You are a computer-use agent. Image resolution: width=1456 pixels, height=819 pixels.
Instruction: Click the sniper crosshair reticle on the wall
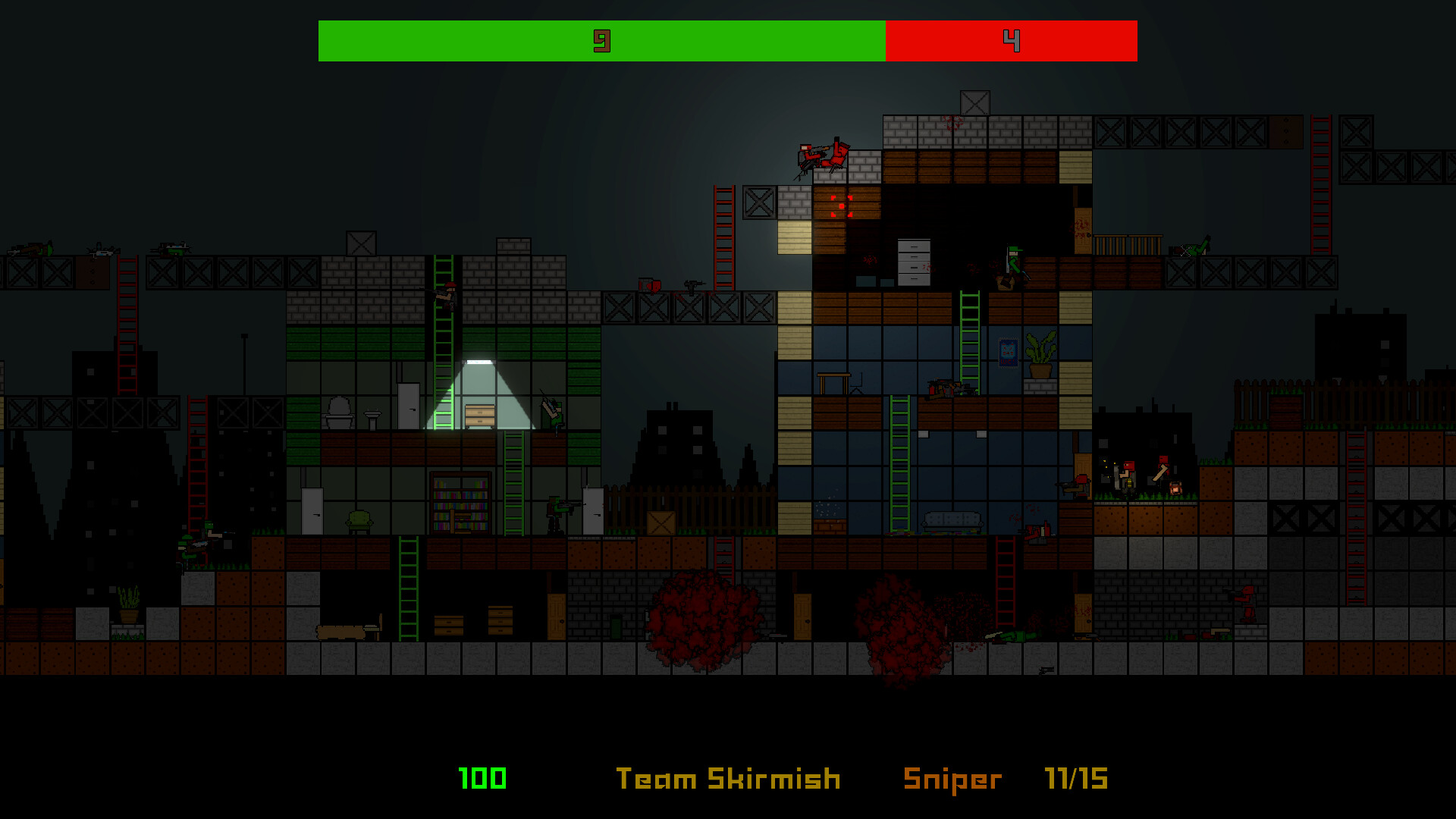pos(840,205)
